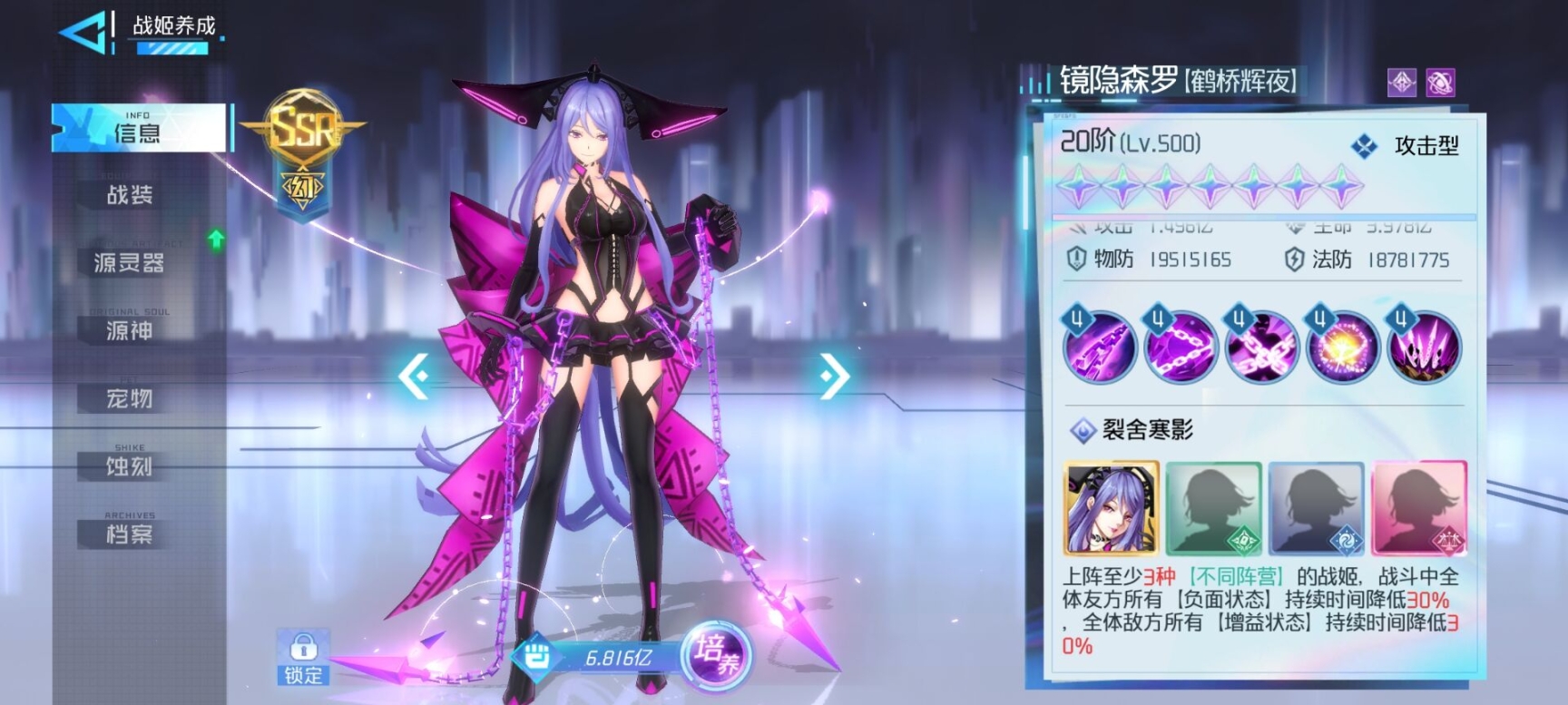
Task: View the purple chain slash skill icon
Action: (x=1100, y=348)
